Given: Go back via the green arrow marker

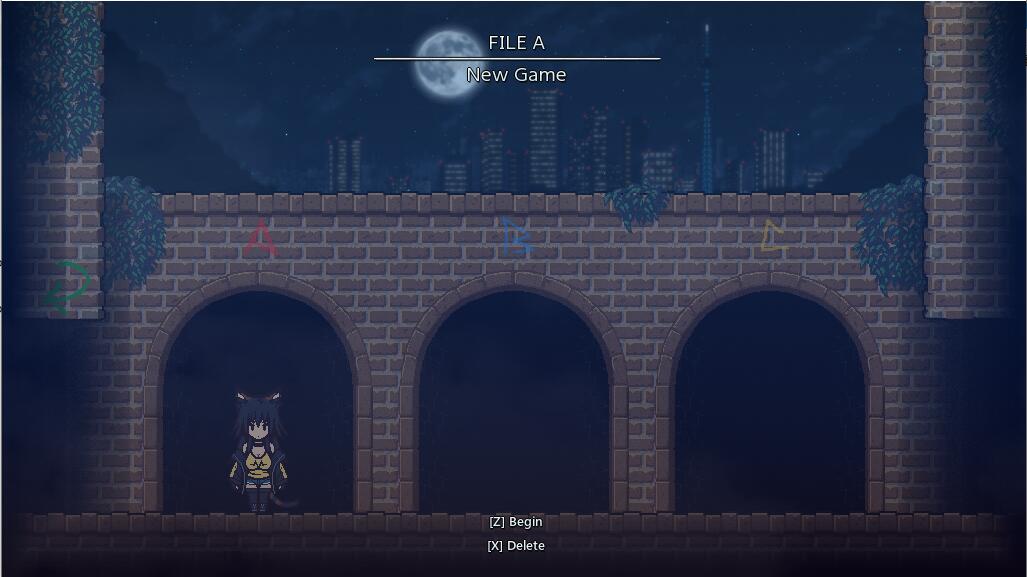Looking at the screenshot, I should click(x=68, y=287).
